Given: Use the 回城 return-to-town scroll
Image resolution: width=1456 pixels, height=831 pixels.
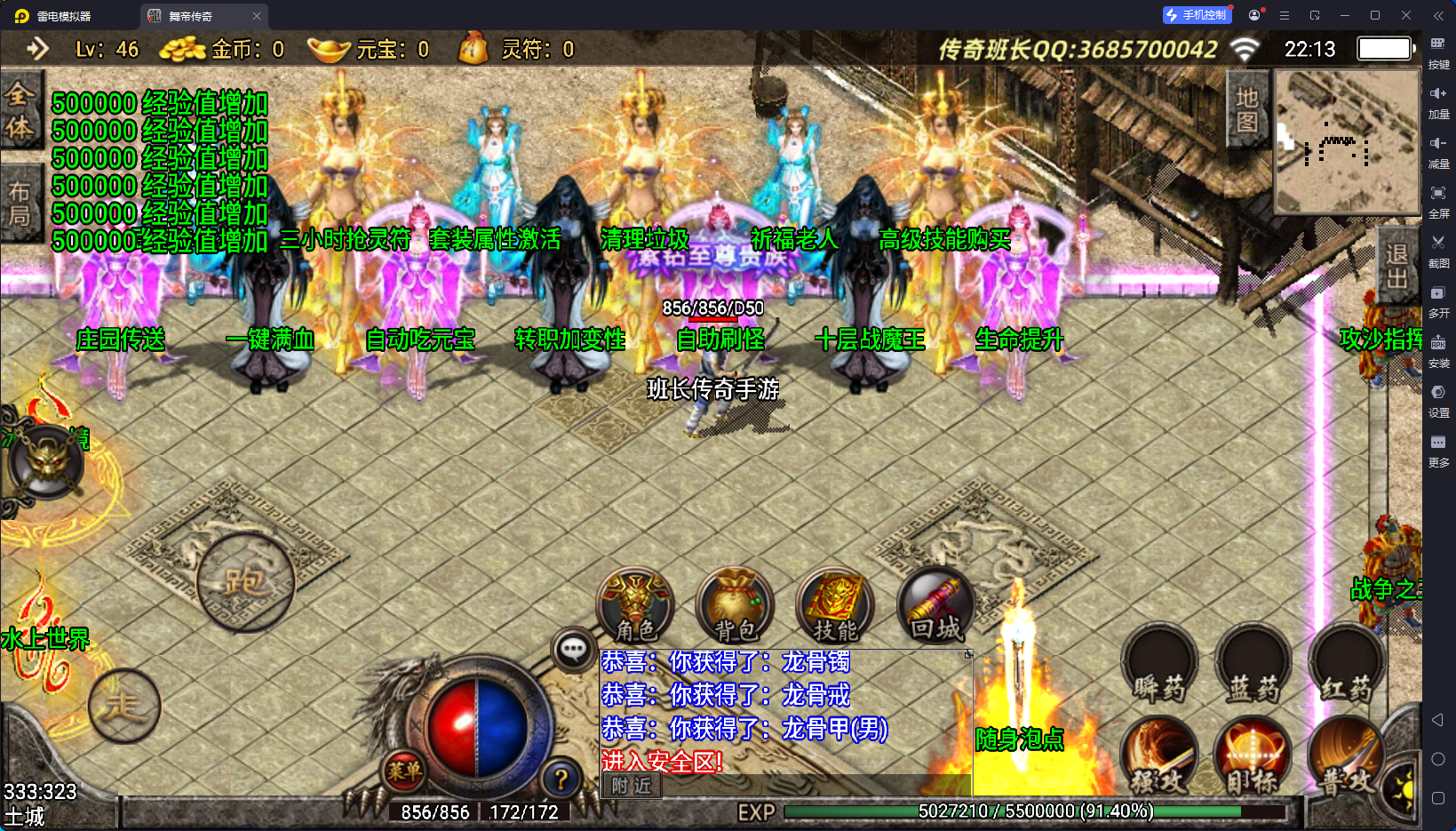Looking at the screenshot, I should click(x=935, y=606).
